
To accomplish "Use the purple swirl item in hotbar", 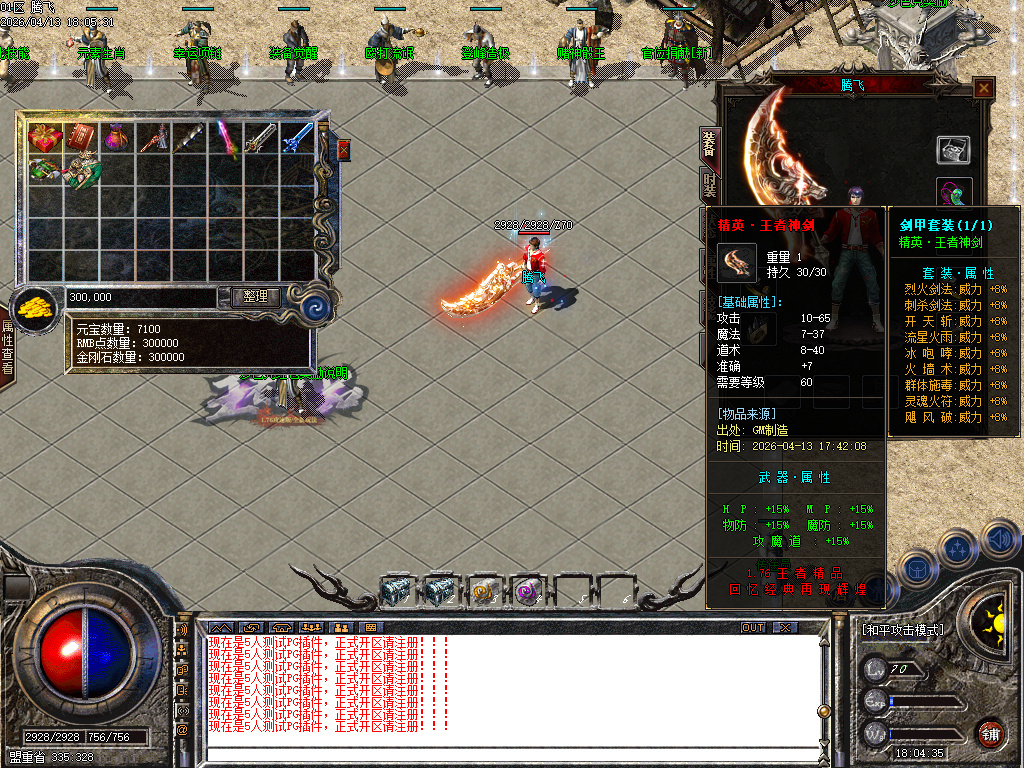I will point(527,592).
